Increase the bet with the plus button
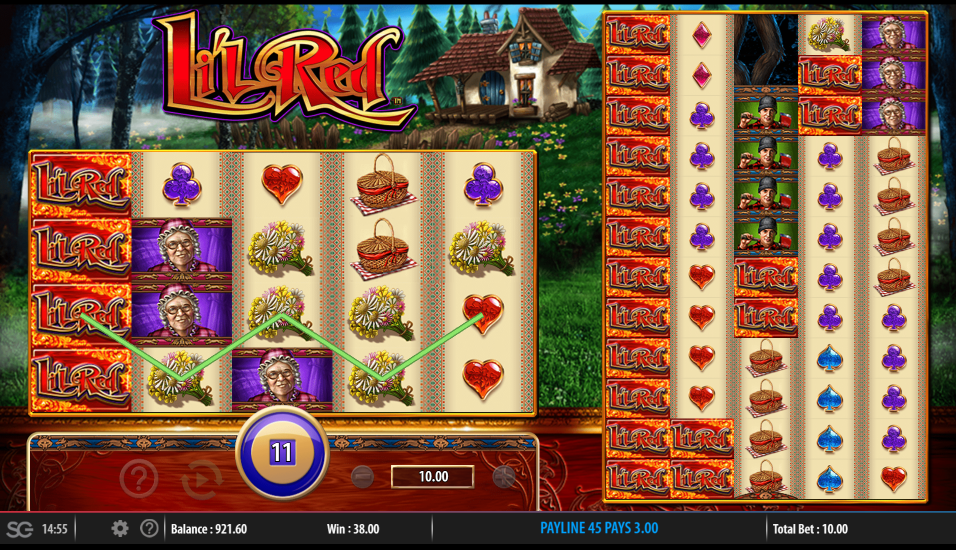Image resolution: width=956 pixels, height=550 pixels. 503,477
